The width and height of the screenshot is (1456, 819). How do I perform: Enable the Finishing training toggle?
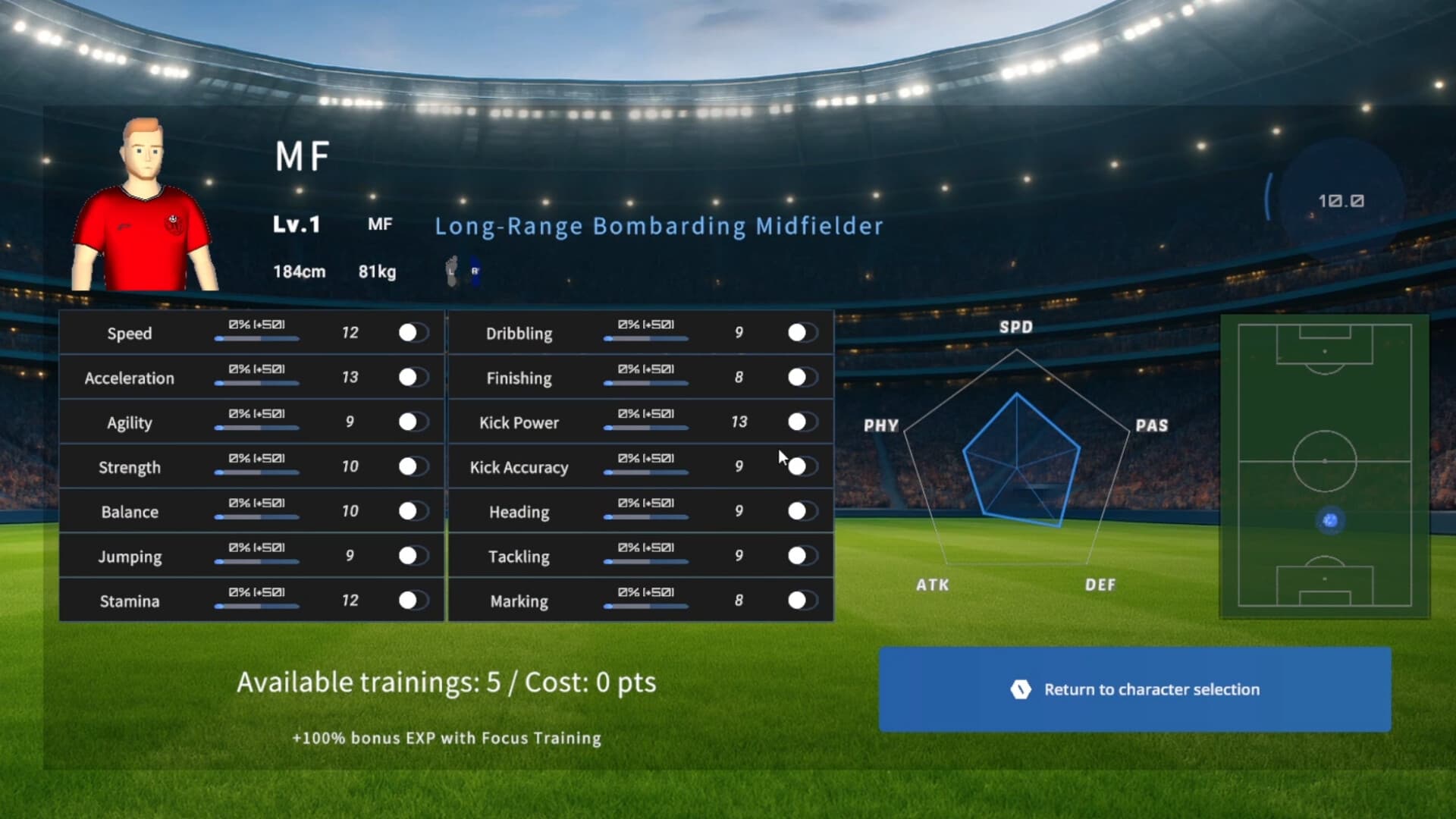(x=802, y=378)
